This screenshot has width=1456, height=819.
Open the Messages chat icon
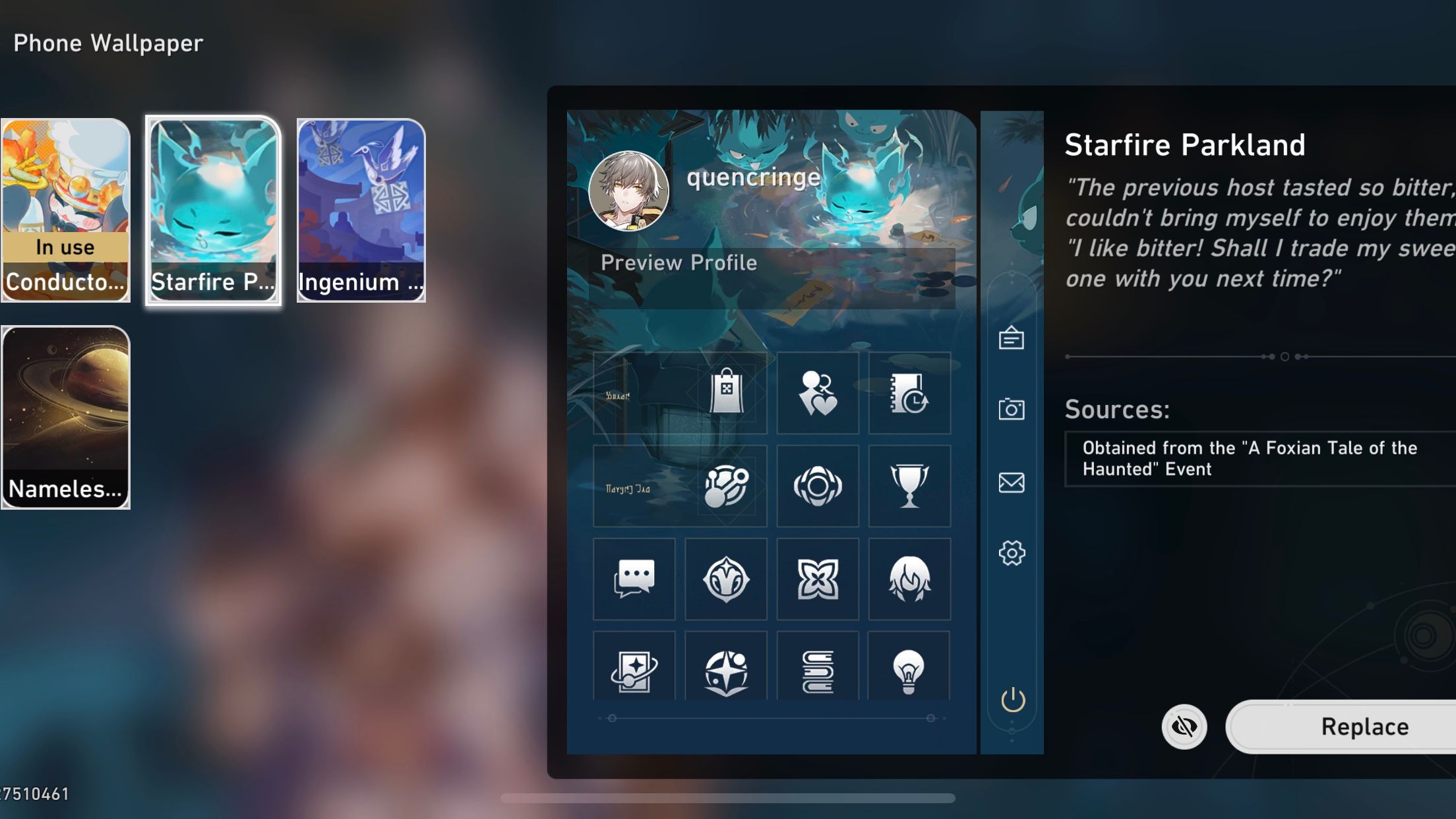click(634, 579)
